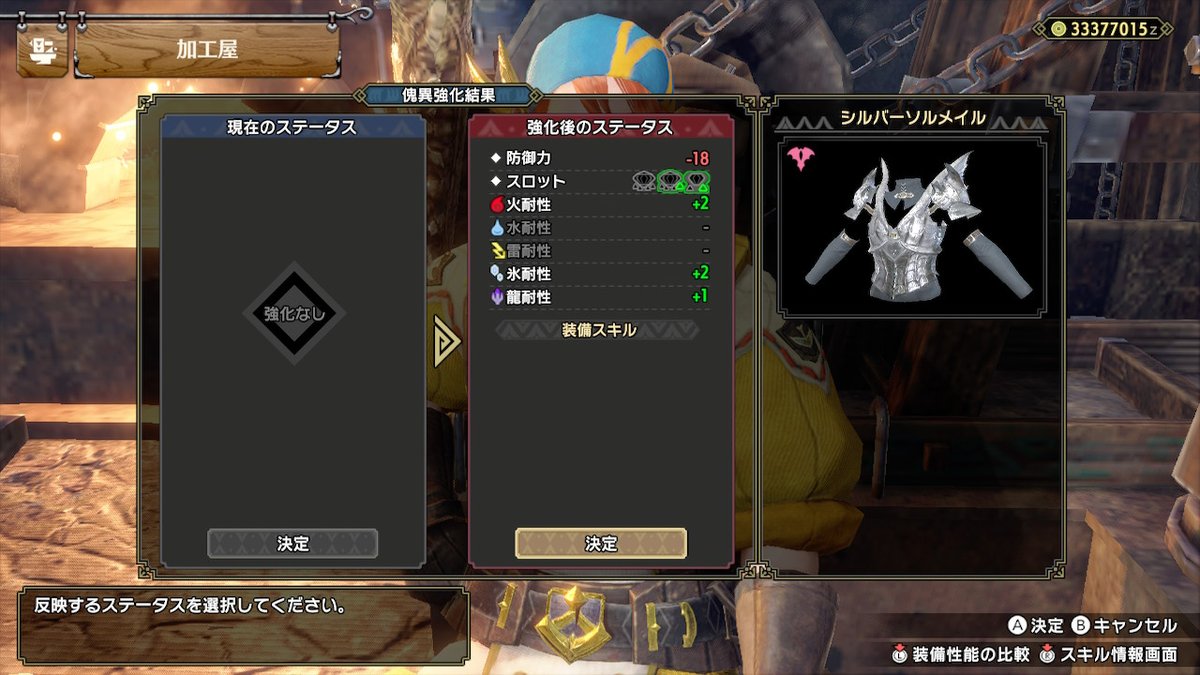Confirm the current status 決定 button
This screenshot has height=675, width=1200.
click(292, 543)
